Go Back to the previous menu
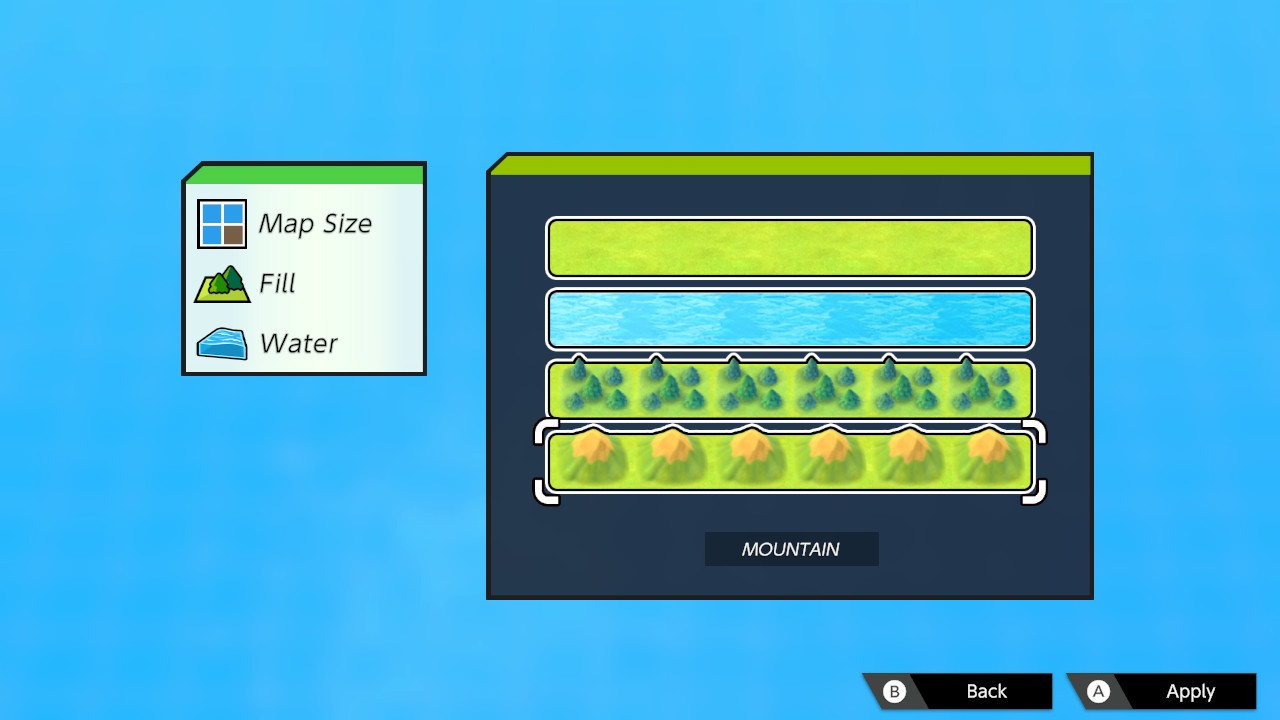 [959, 691]
